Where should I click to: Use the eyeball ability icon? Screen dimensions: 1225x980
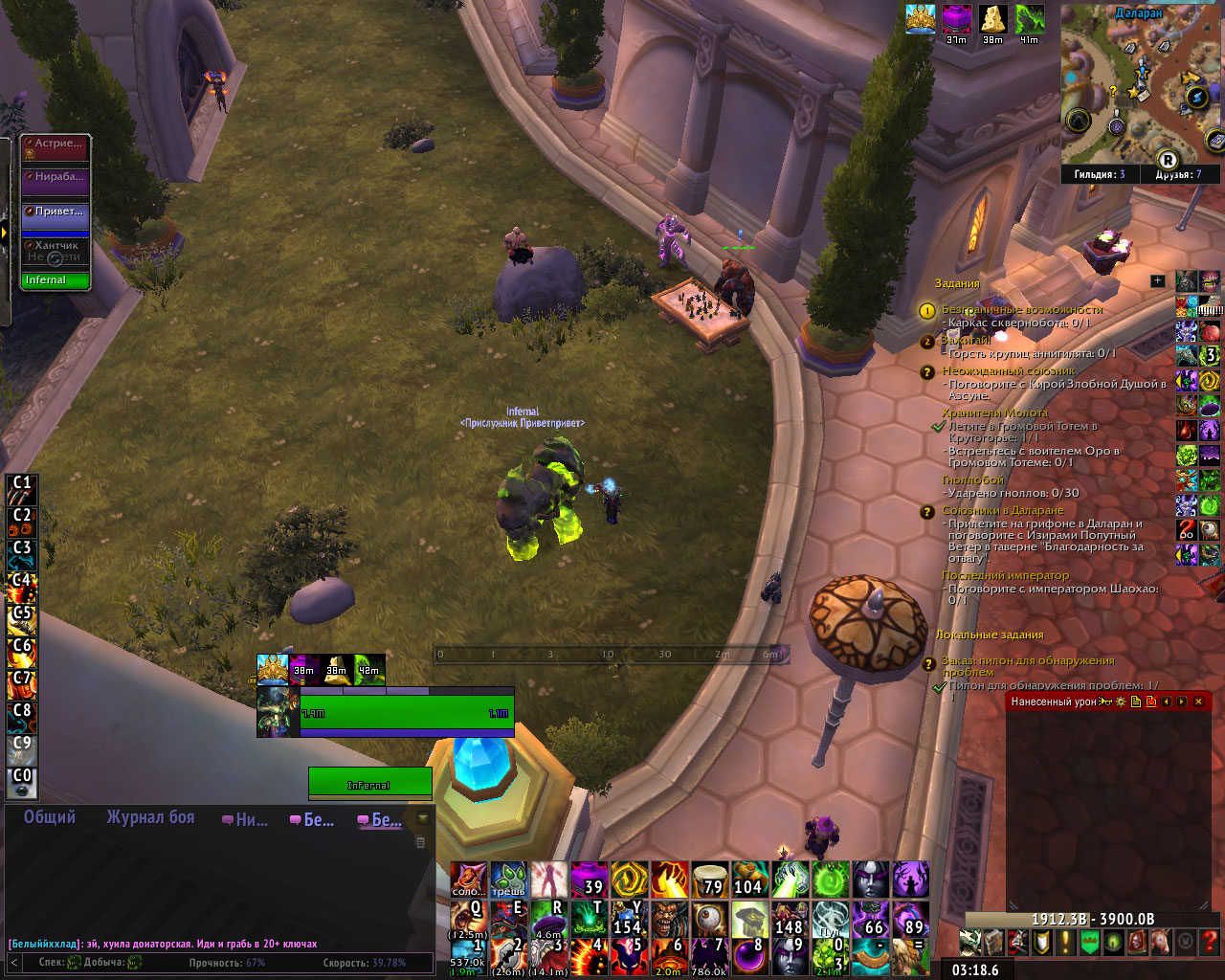709,921
